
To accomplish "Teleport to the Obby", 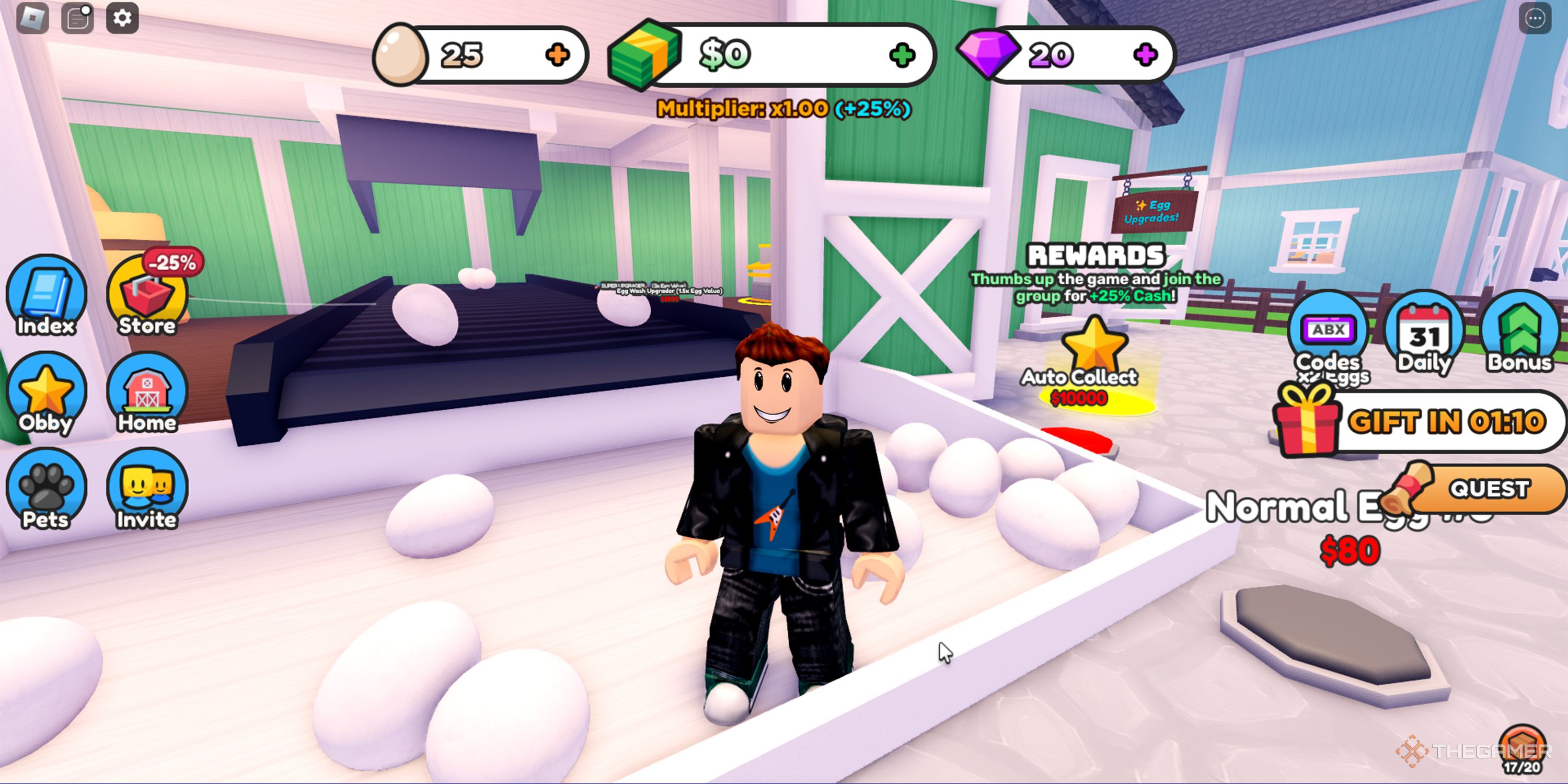I will tap(47, 394).
